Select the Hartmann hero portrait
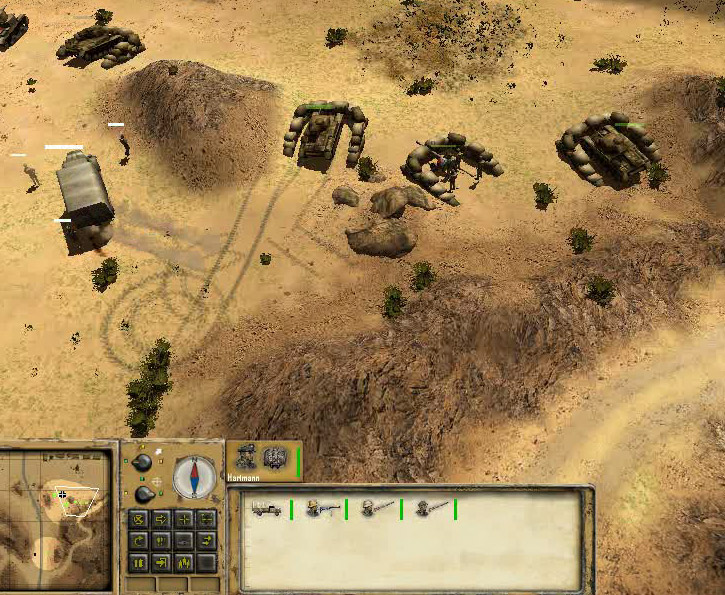The width and height of the screenshot is (725, 595). (x=246, y=459)
